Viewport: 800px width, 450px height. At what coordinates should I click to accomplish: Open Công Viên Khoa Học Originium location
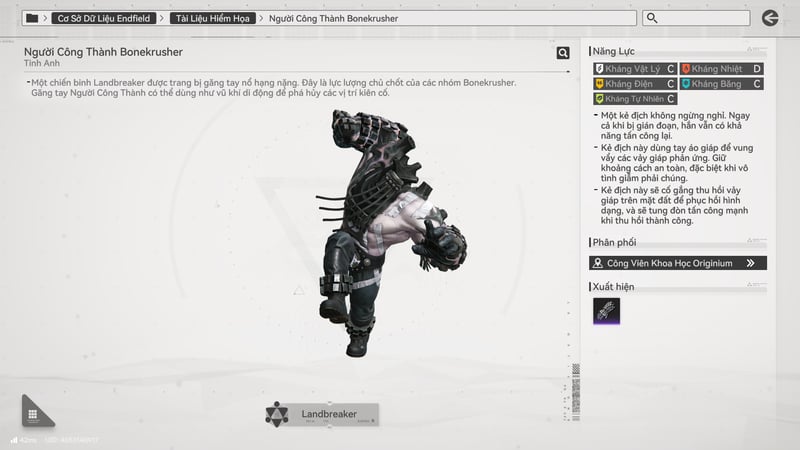pyautogui.click(x=679, y=263)
